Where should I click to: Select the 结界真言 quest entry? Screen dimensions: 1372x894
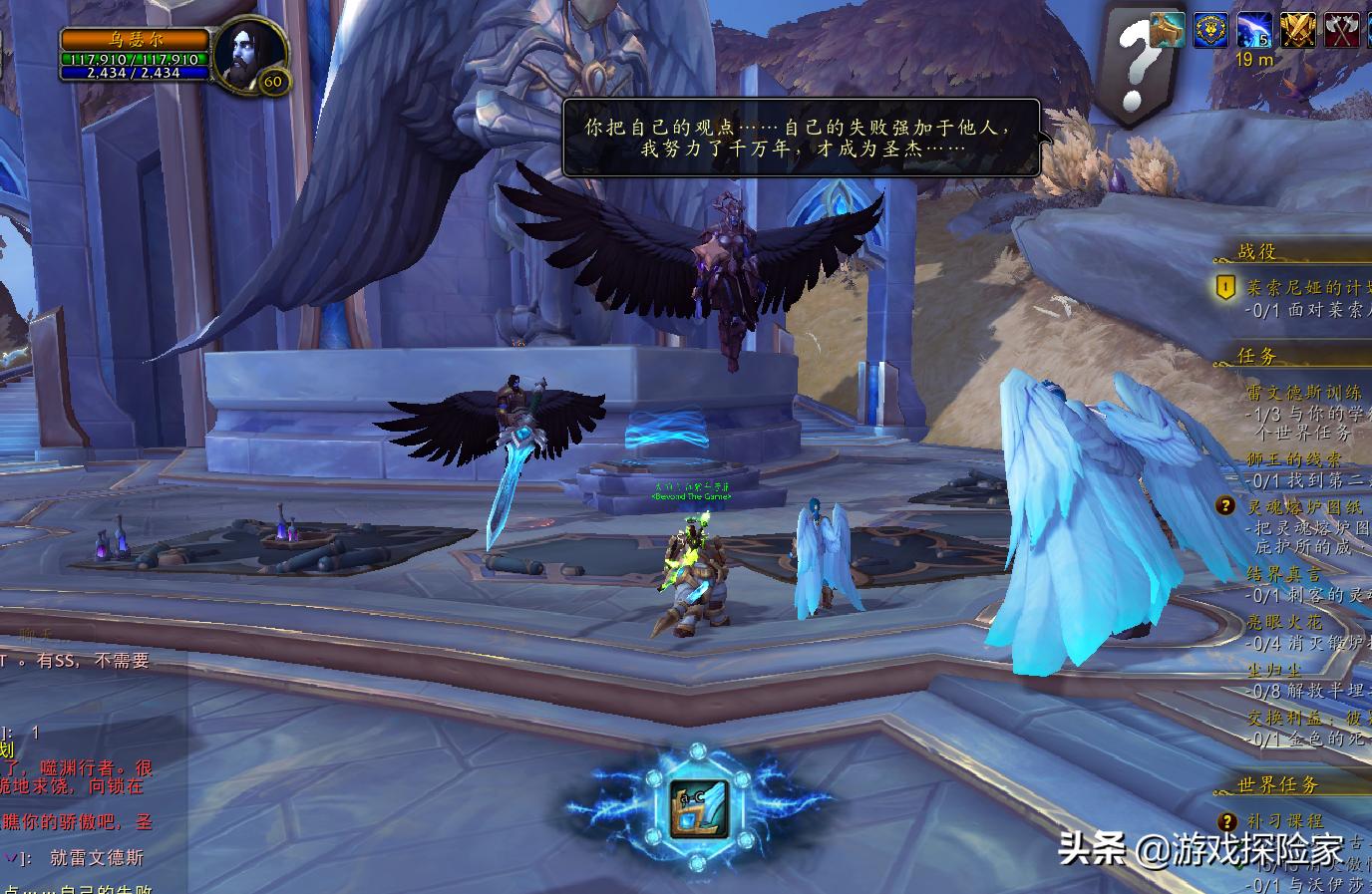tap(1284, 574)
